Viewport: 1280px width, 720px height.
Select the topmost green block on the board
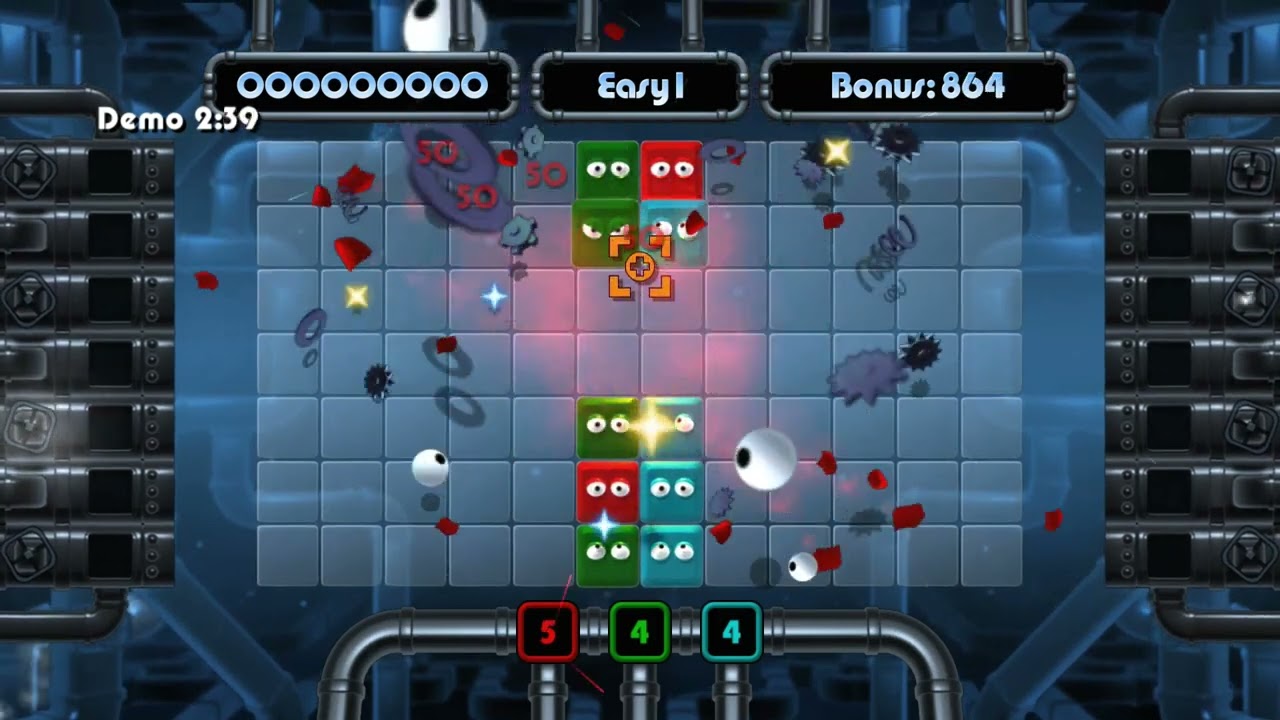click(607, 170)
